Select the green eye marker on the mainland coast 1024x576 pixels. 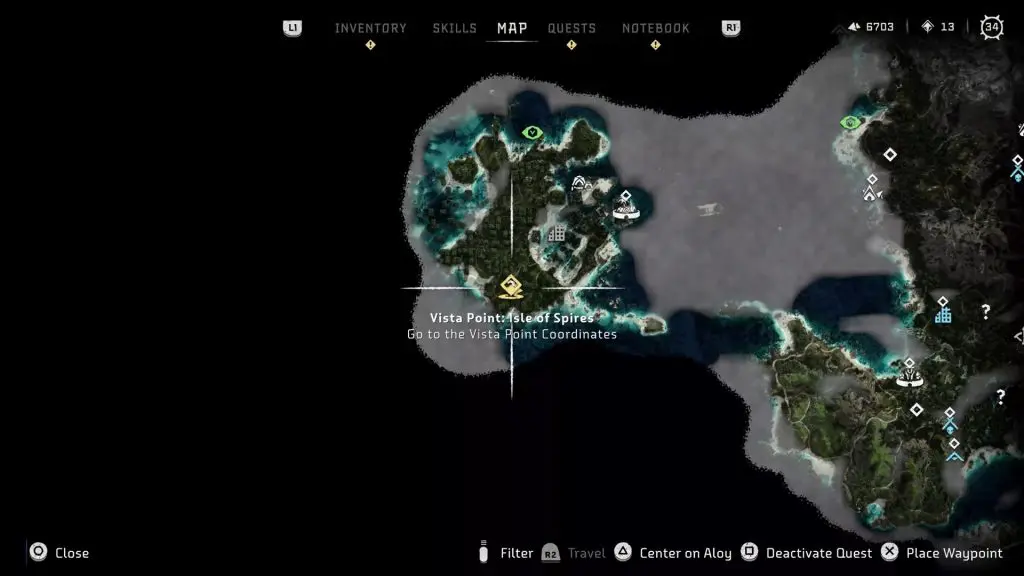850,123
